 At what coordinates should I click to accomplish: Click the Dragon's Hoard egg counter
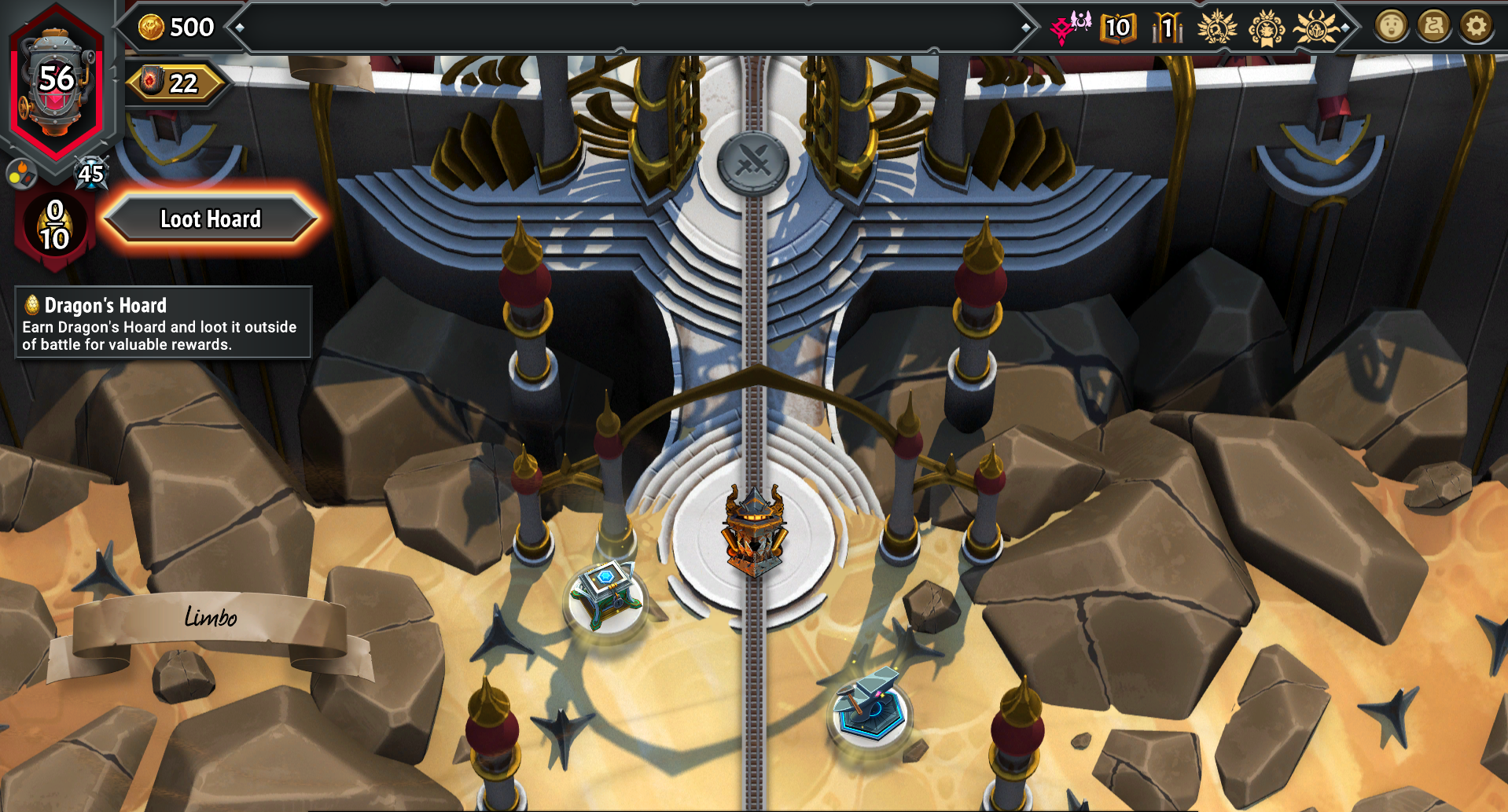click(x=54, y=225)
